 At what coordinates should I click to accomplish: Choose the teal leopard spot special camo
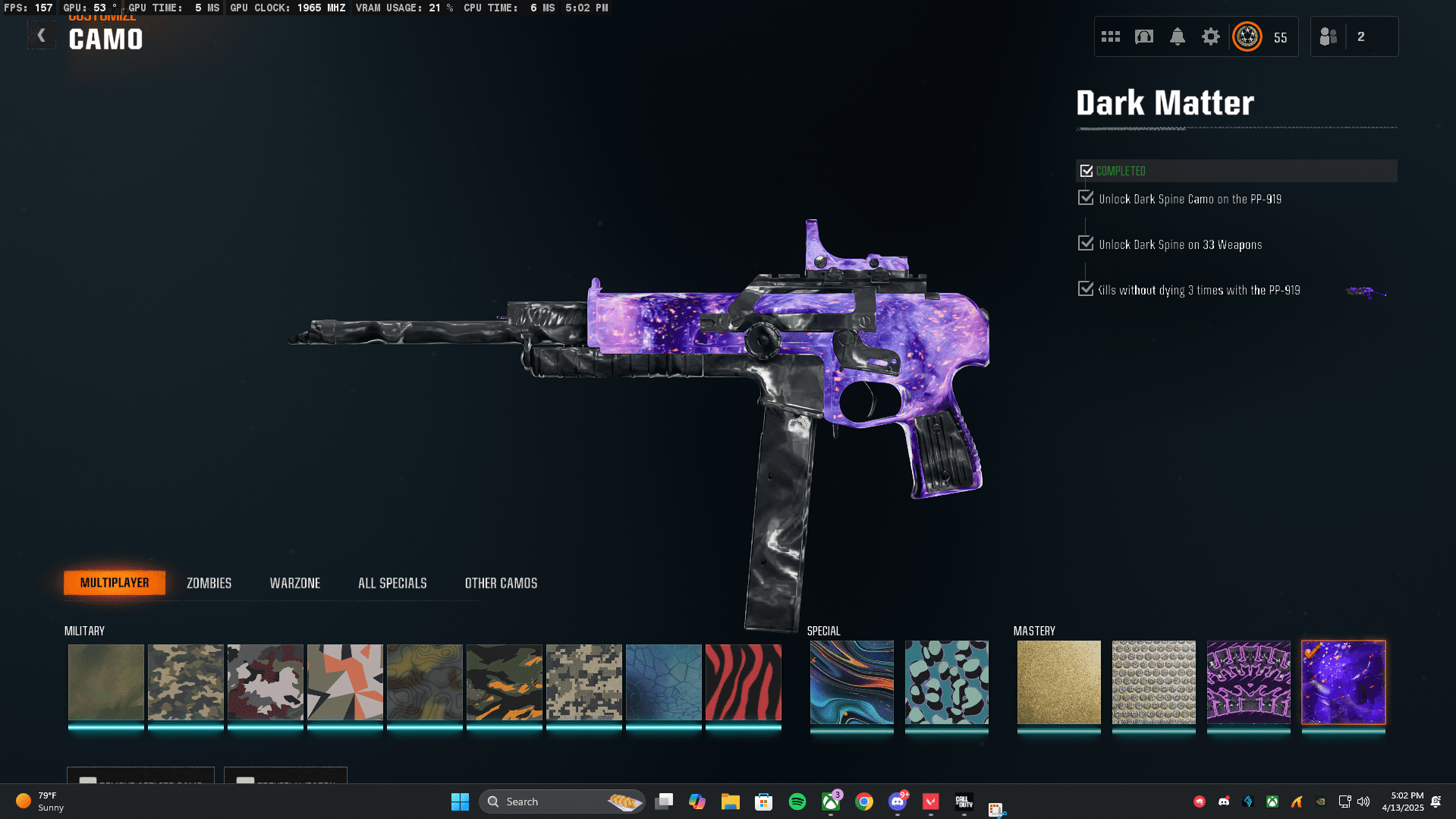(x=946, y=682)
